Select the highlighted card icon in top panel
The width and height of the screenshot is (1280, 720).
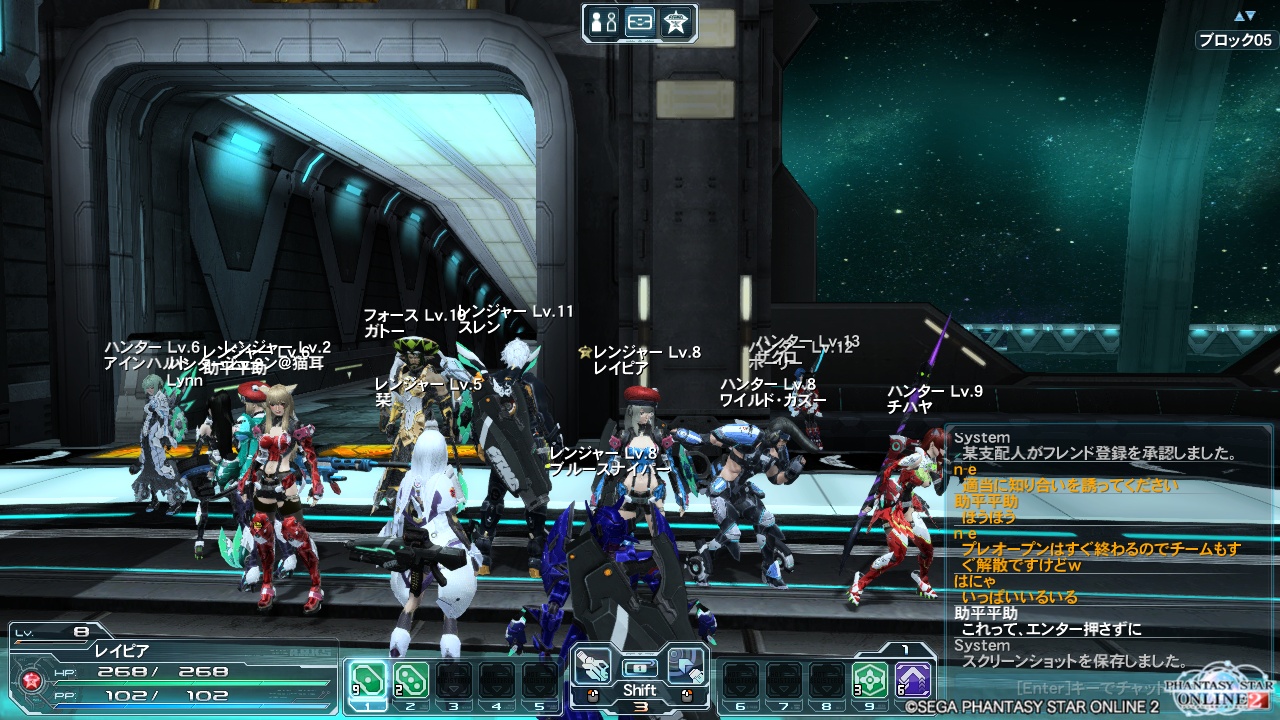[640, 22]
